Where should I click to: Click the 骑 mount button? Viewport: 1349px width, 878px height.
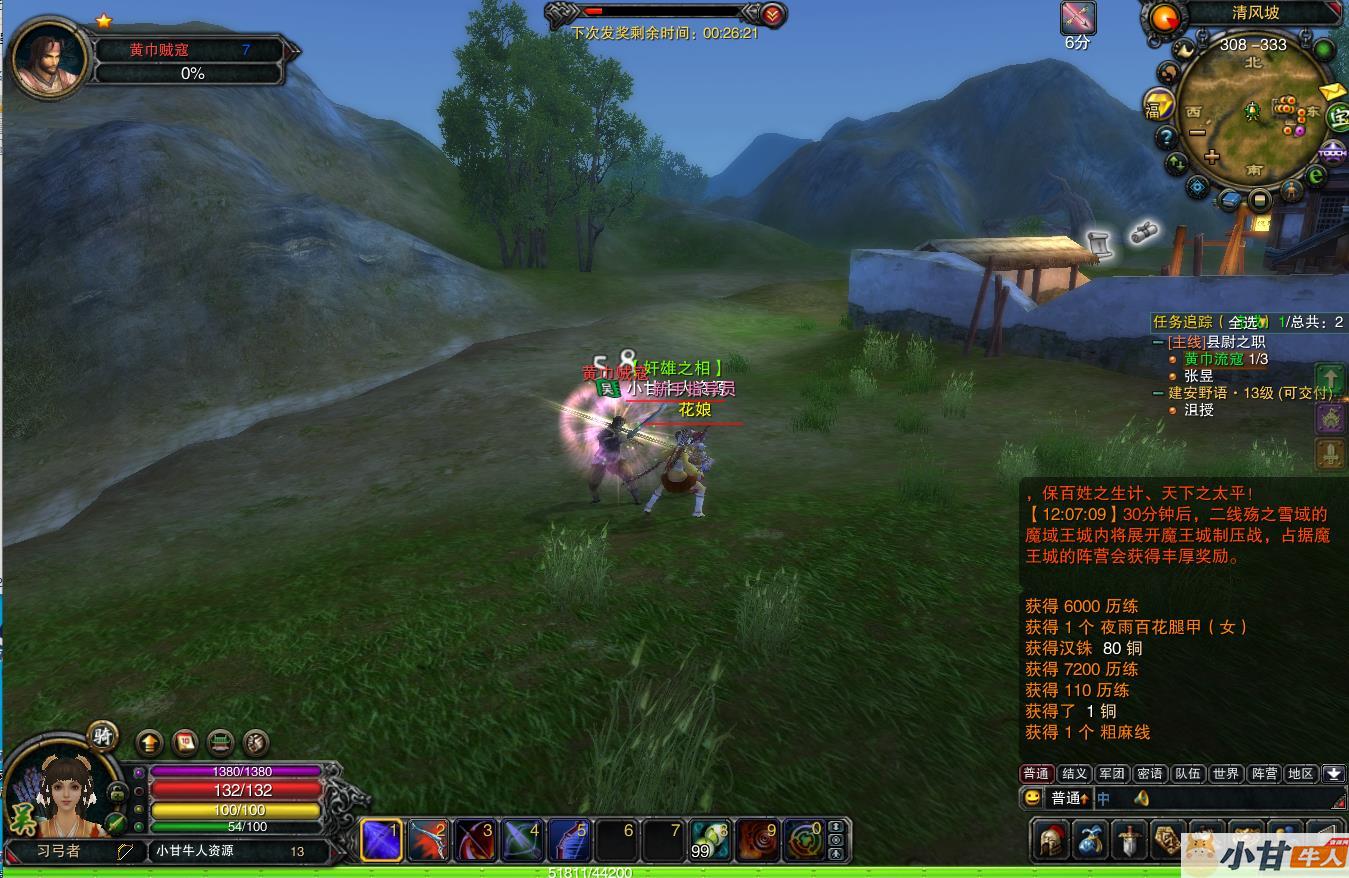click(102, 735)
